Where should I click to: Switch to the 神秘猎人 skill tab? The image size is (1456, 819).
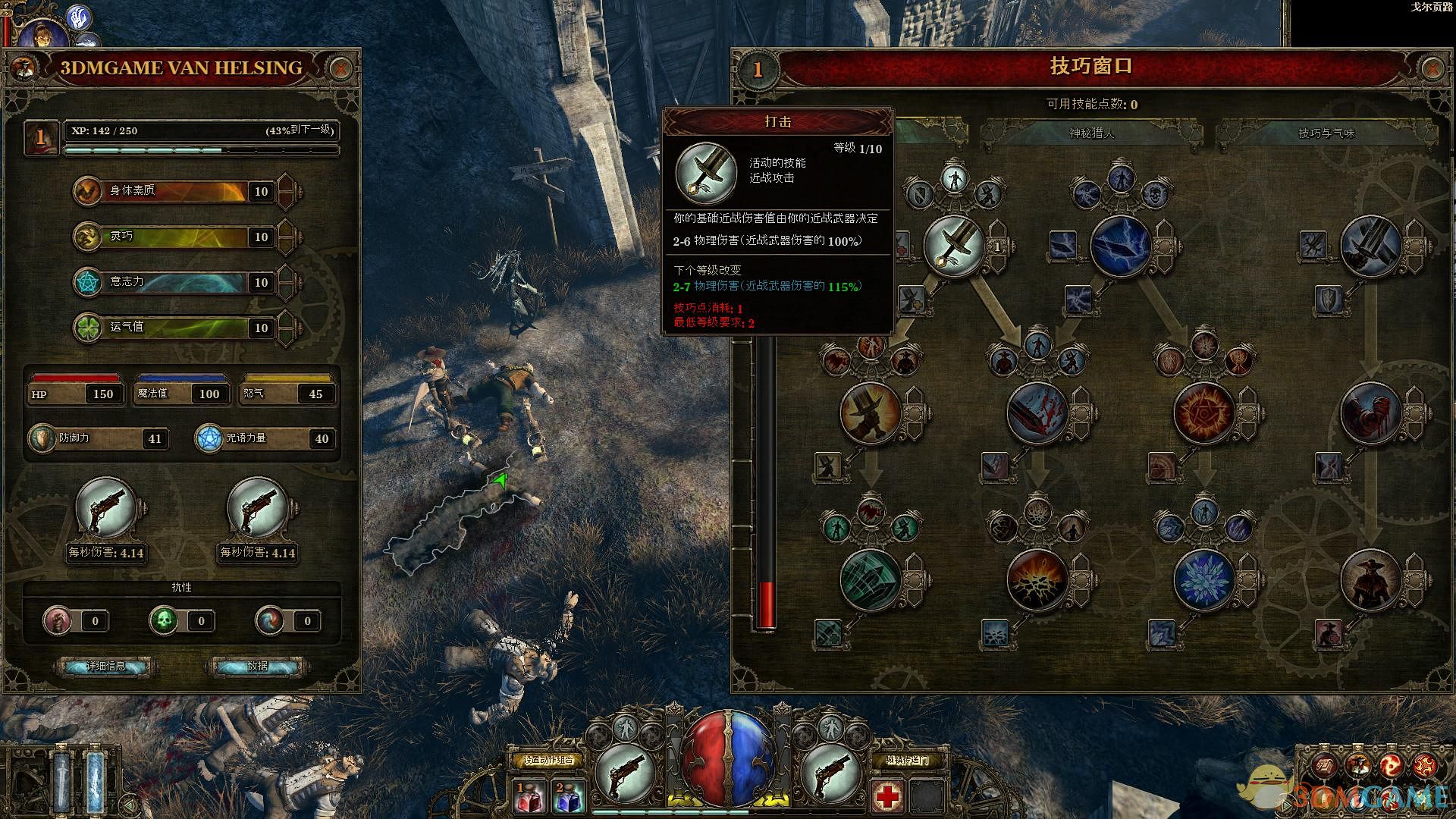click(x=1092, y=133)
